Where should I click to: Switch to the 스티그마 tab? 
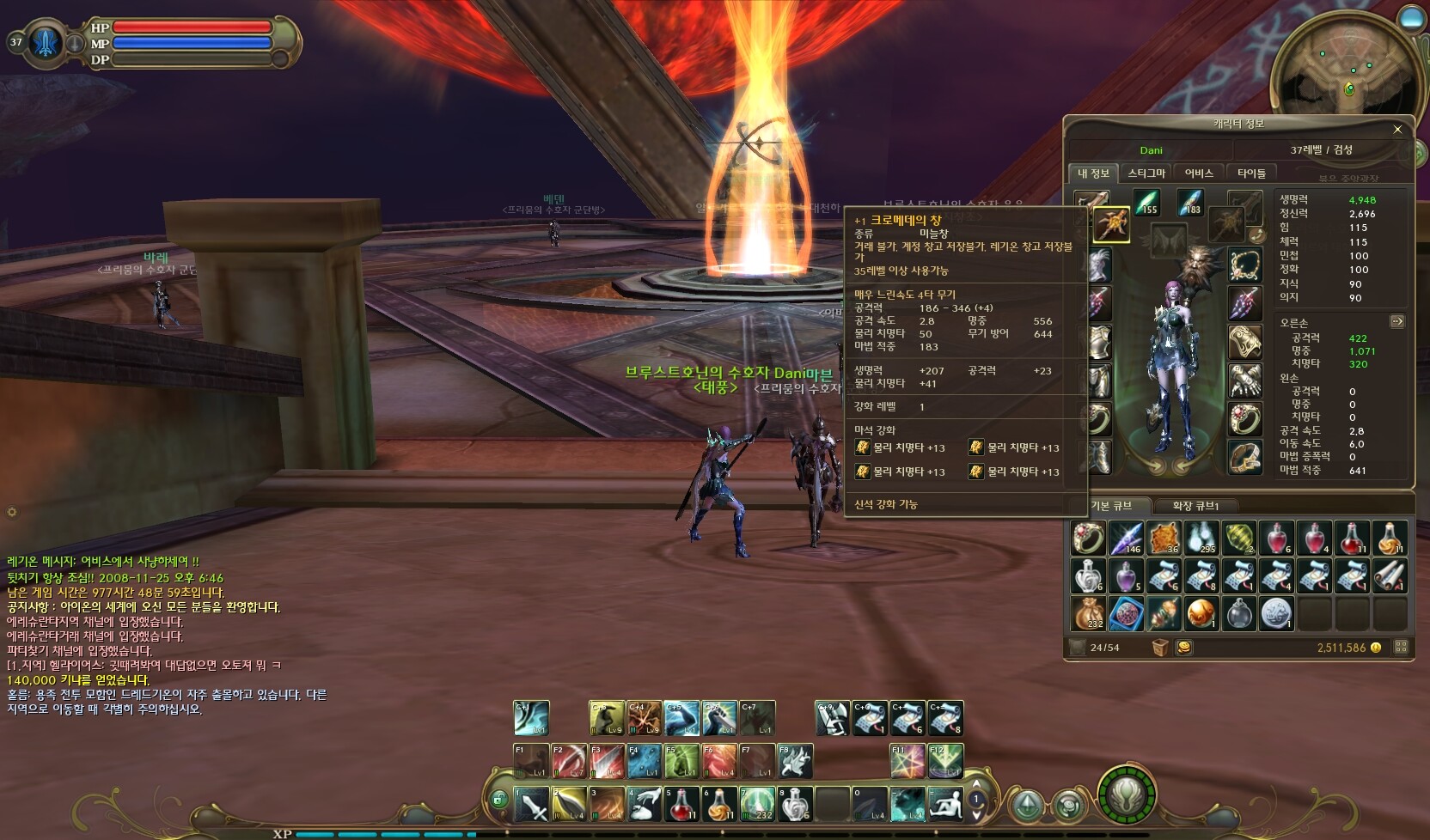[x=1146, y=173]
